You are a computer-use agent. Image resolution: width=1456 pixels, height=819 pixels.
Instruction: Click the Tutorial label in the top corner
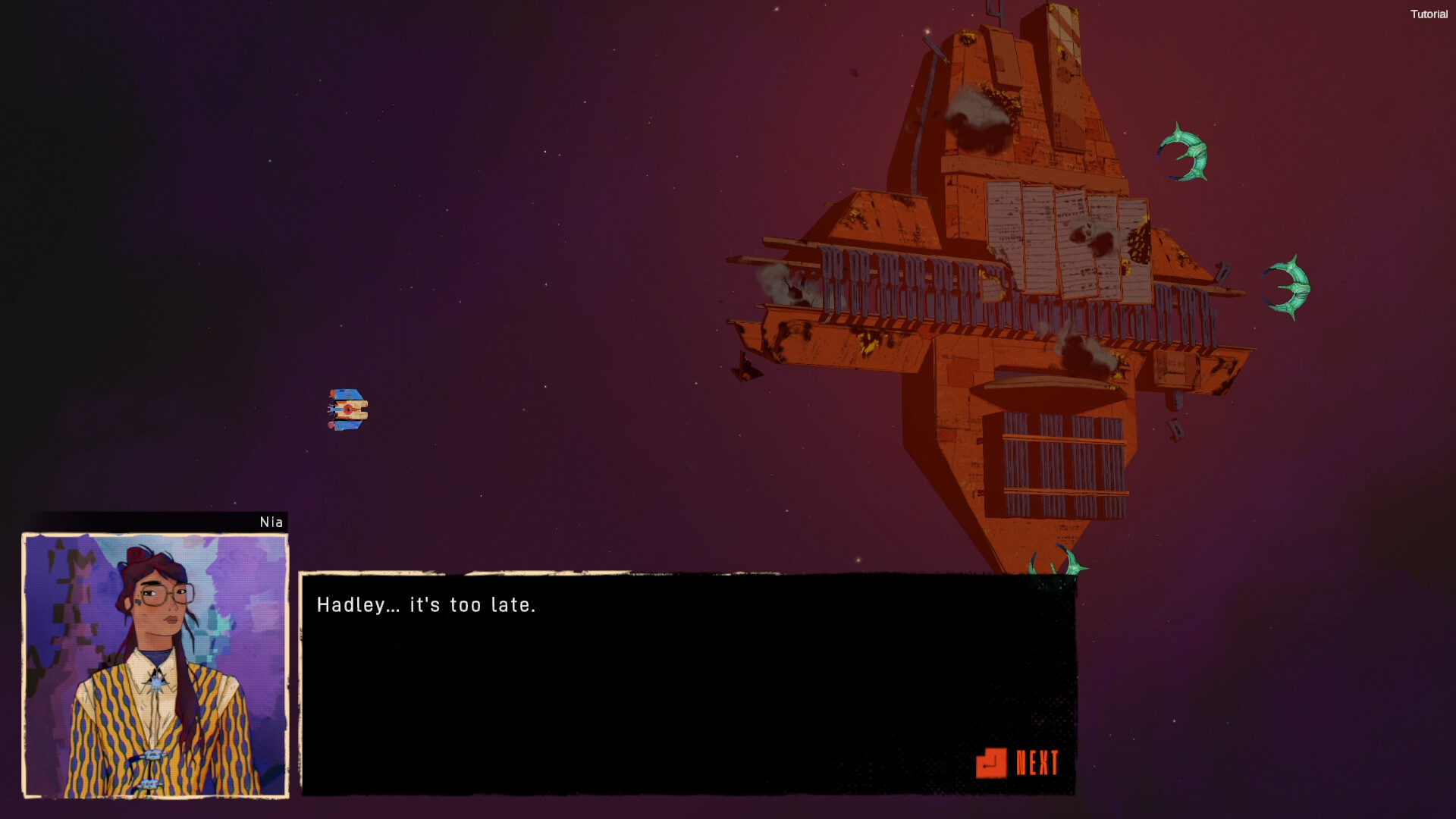1429,14
